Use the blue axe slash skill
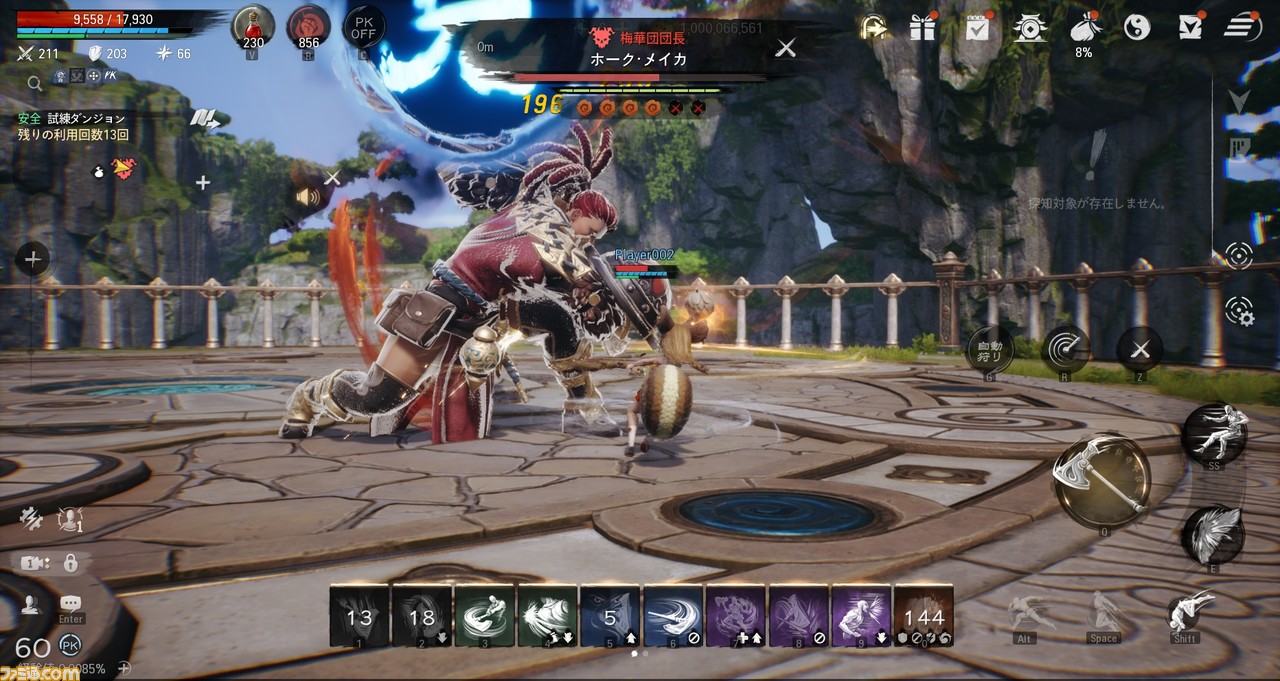The image size is (1280, 681). (673, 616)
